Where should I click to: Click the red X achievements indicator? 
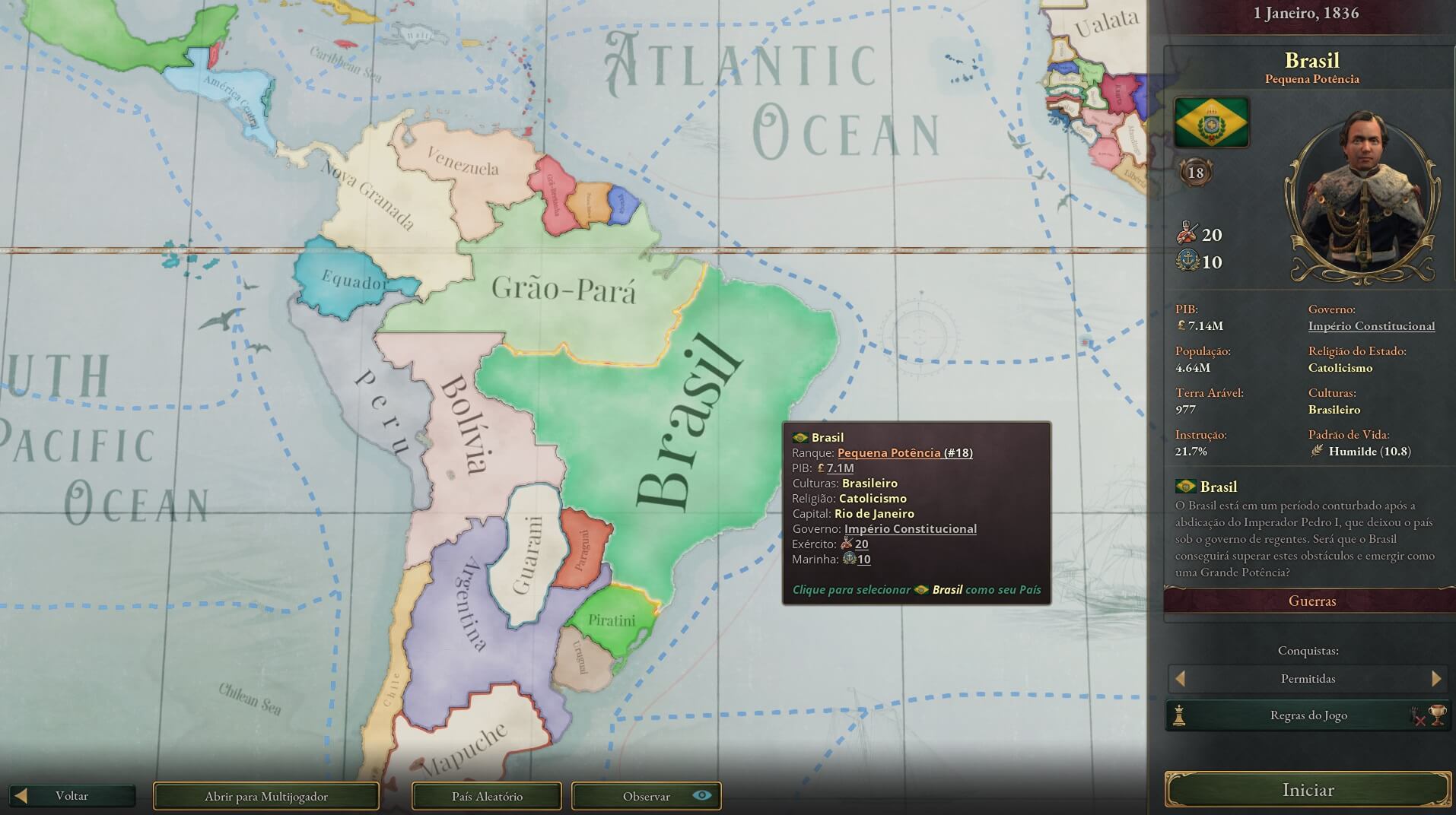1419,718
